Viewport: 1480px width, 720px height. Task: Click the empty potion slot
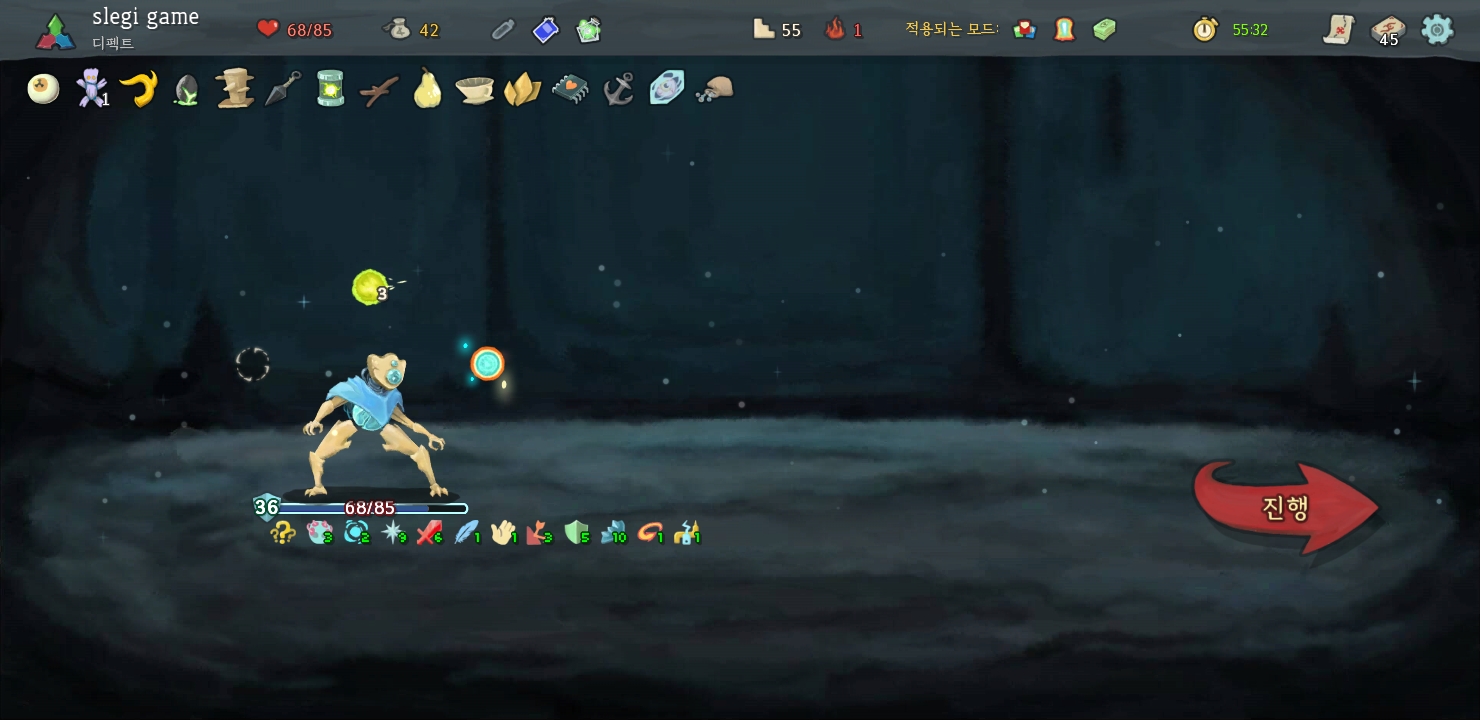502,30
